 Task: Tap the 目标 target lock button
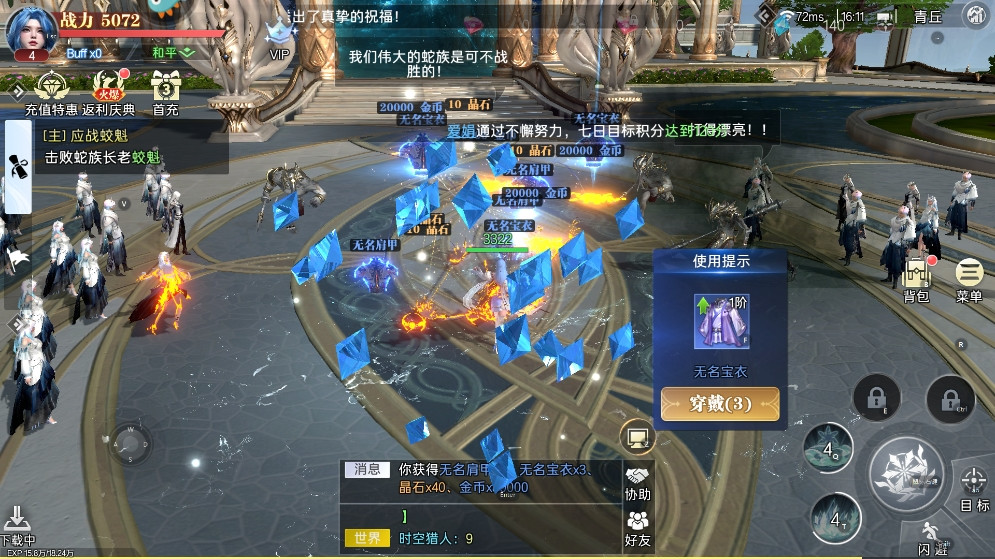(973, 489)
